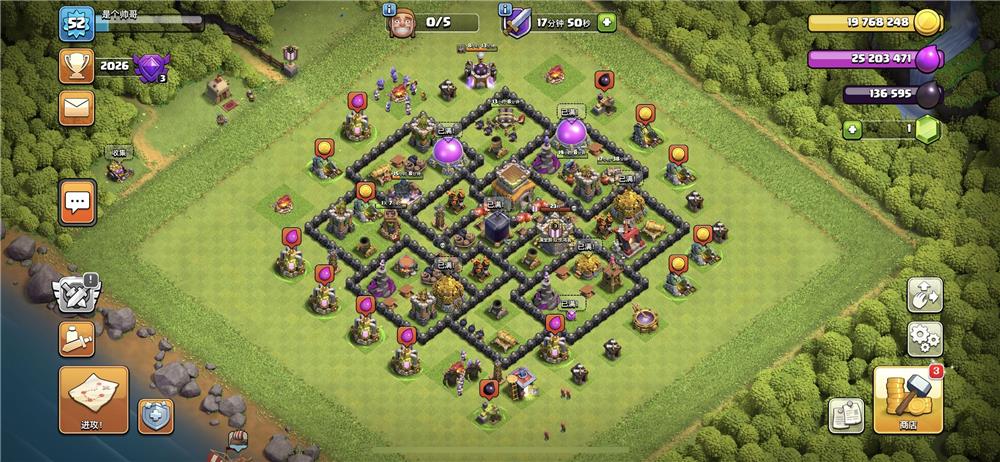1000x462 pixels.
Task: Tap the pink elixir drop icon
Action: 927,57
